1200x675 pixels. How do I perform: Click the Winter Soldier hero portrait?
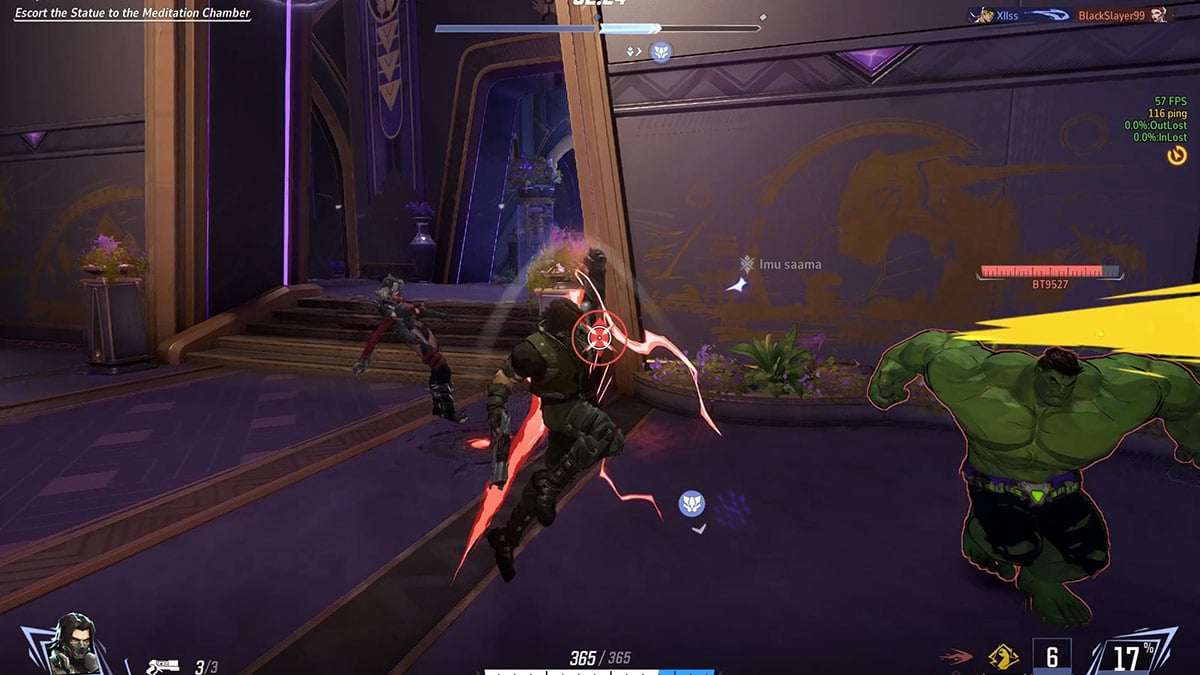70,643
